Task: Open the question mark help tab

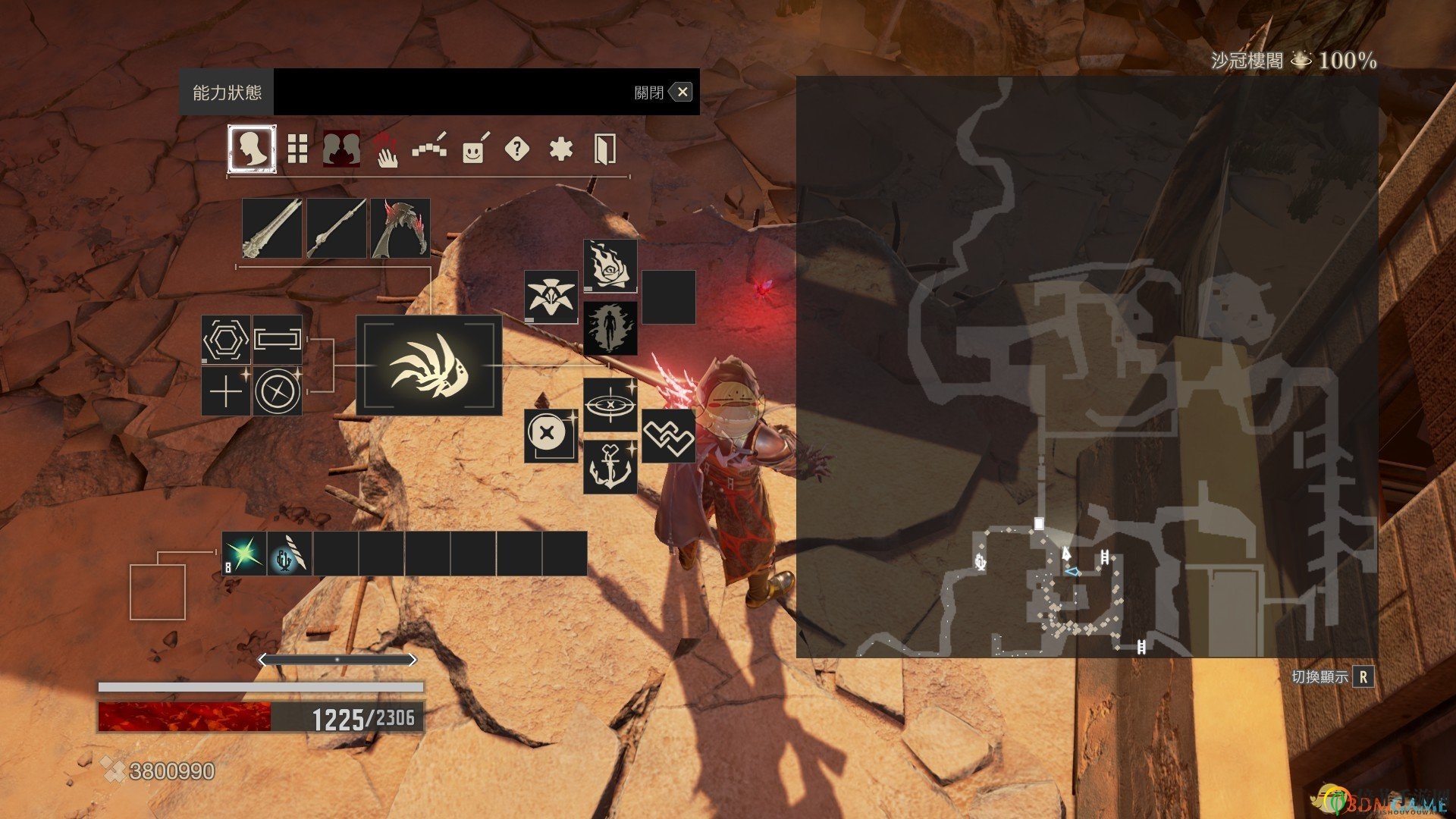Action: pyautogui.click(x=516, y=149)
